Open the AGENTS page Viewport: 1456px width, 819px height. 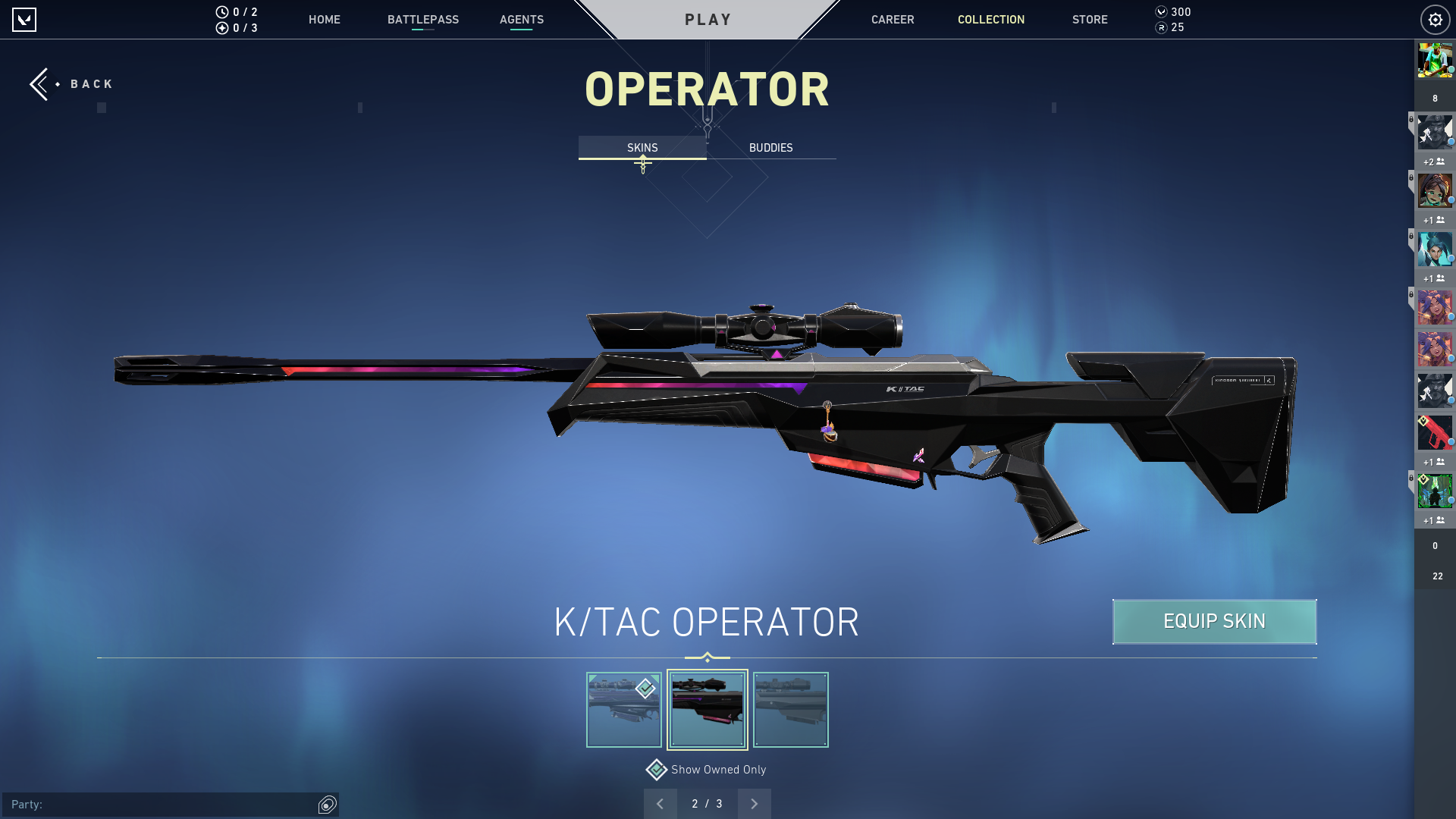(x=521, y=20)
